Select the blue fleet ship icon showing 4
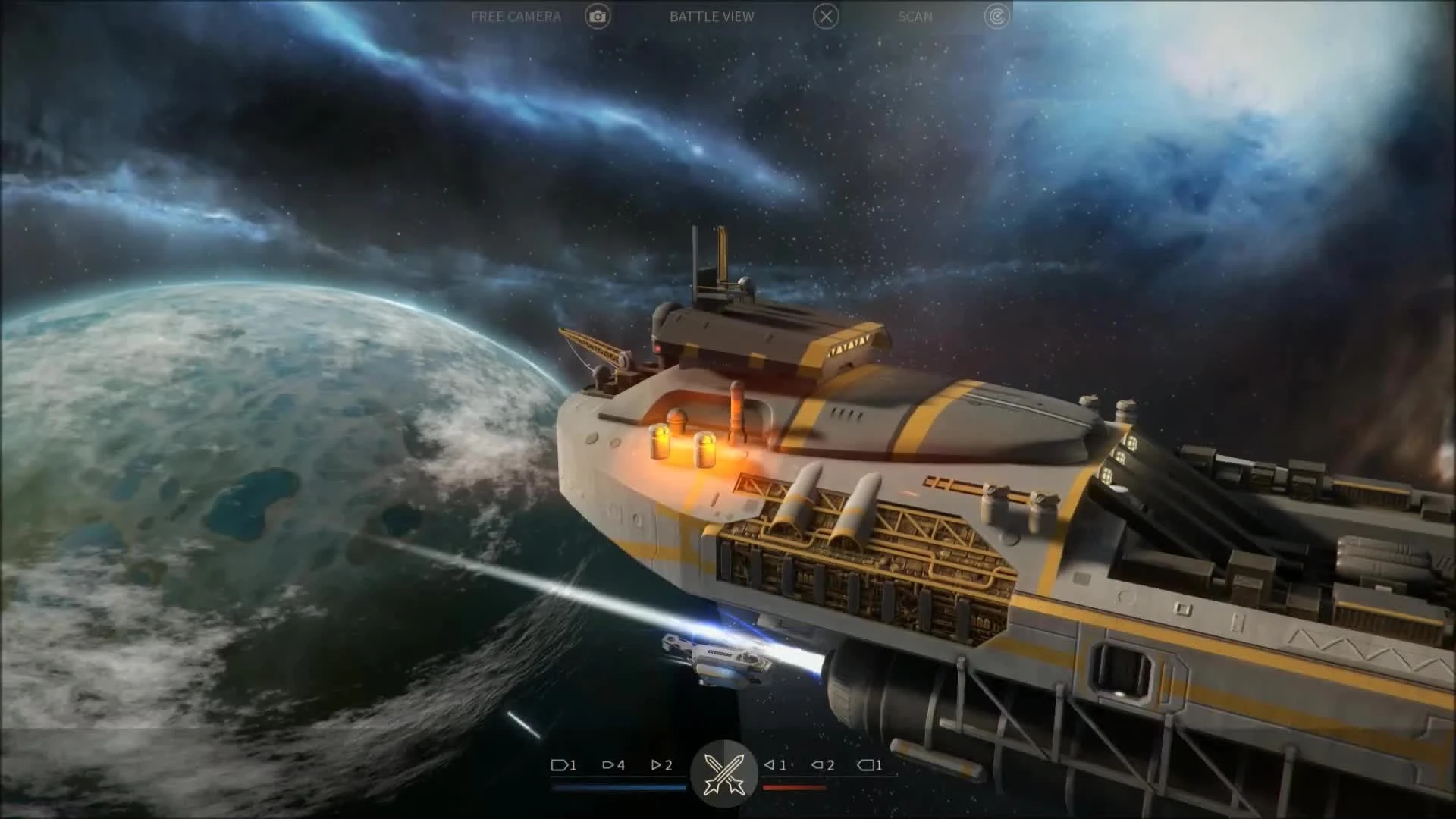The height and width of the screenshot is (819, 1456). click(612, 765)
